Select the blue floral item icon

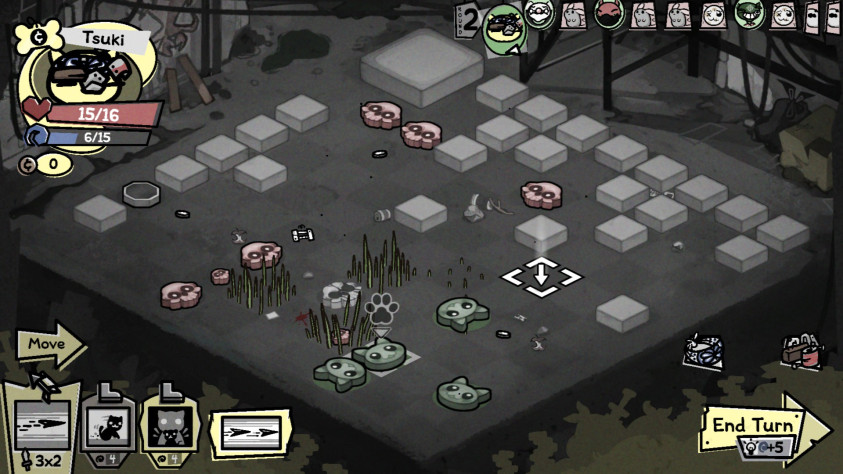[703, 350]
